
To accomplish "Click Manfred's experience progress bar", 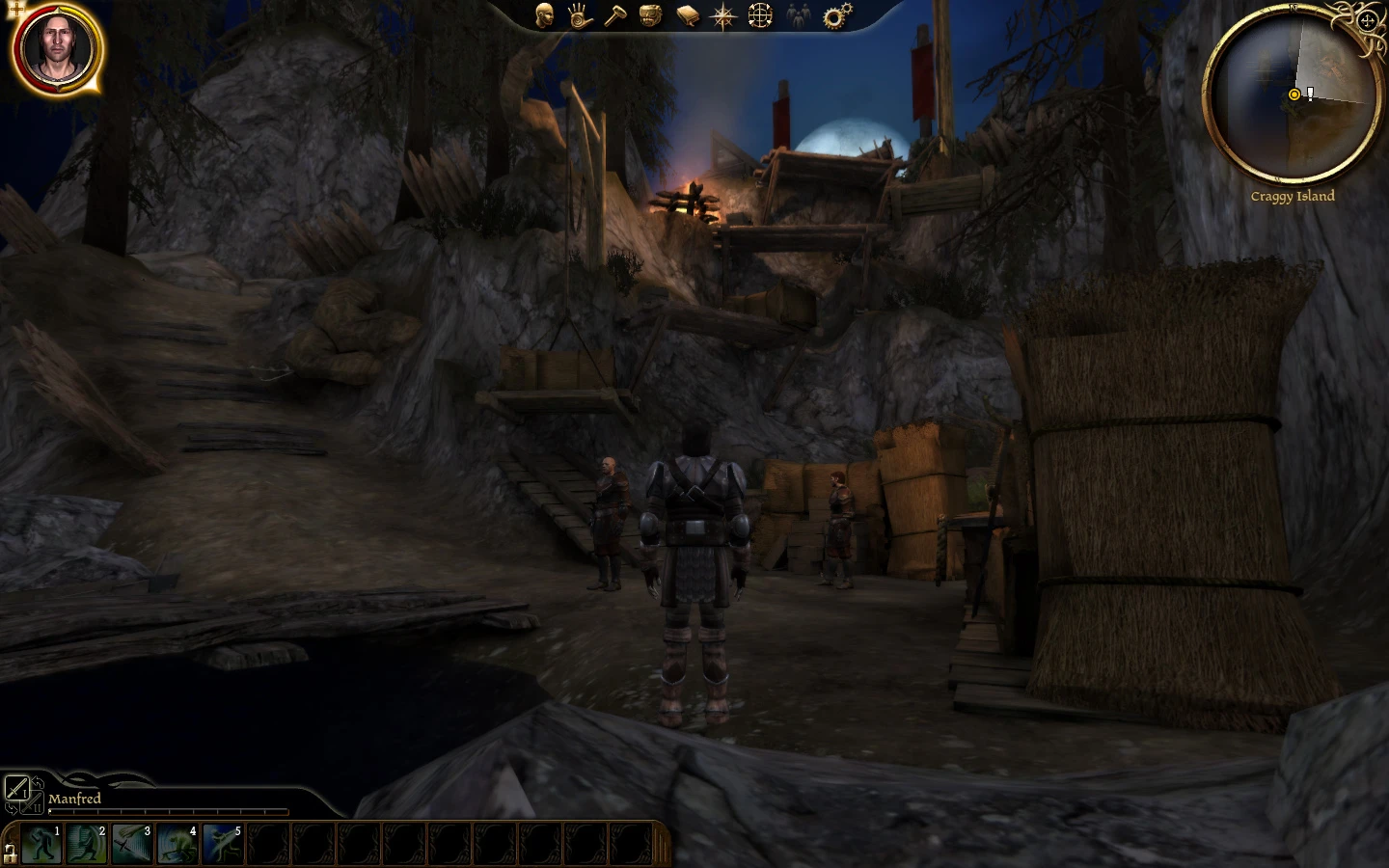I will click(x=169, y=811).
